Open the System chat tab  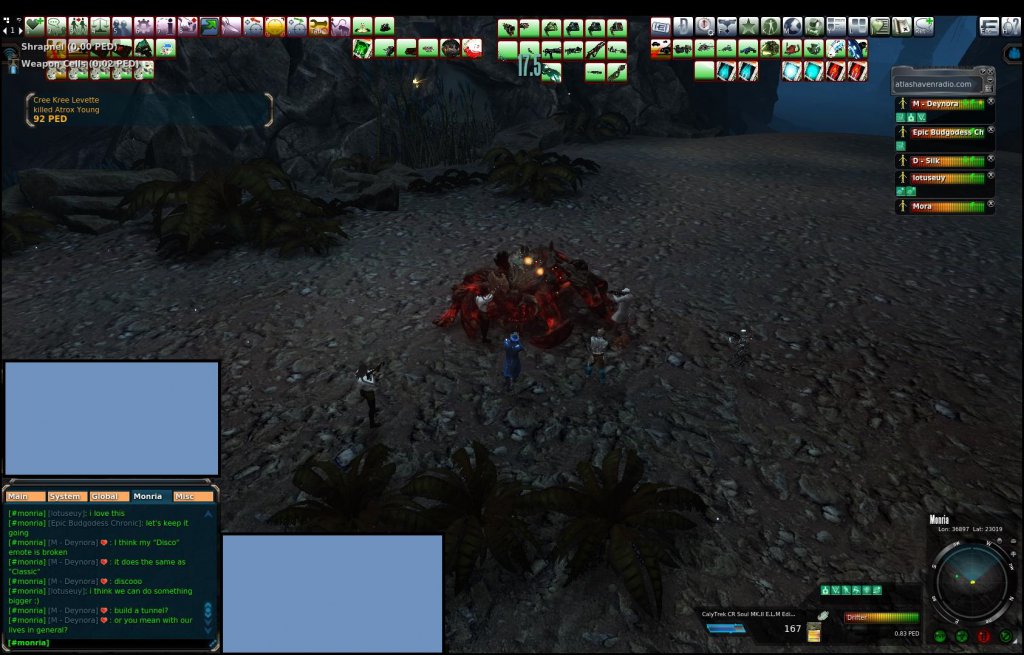coord(65,496)
